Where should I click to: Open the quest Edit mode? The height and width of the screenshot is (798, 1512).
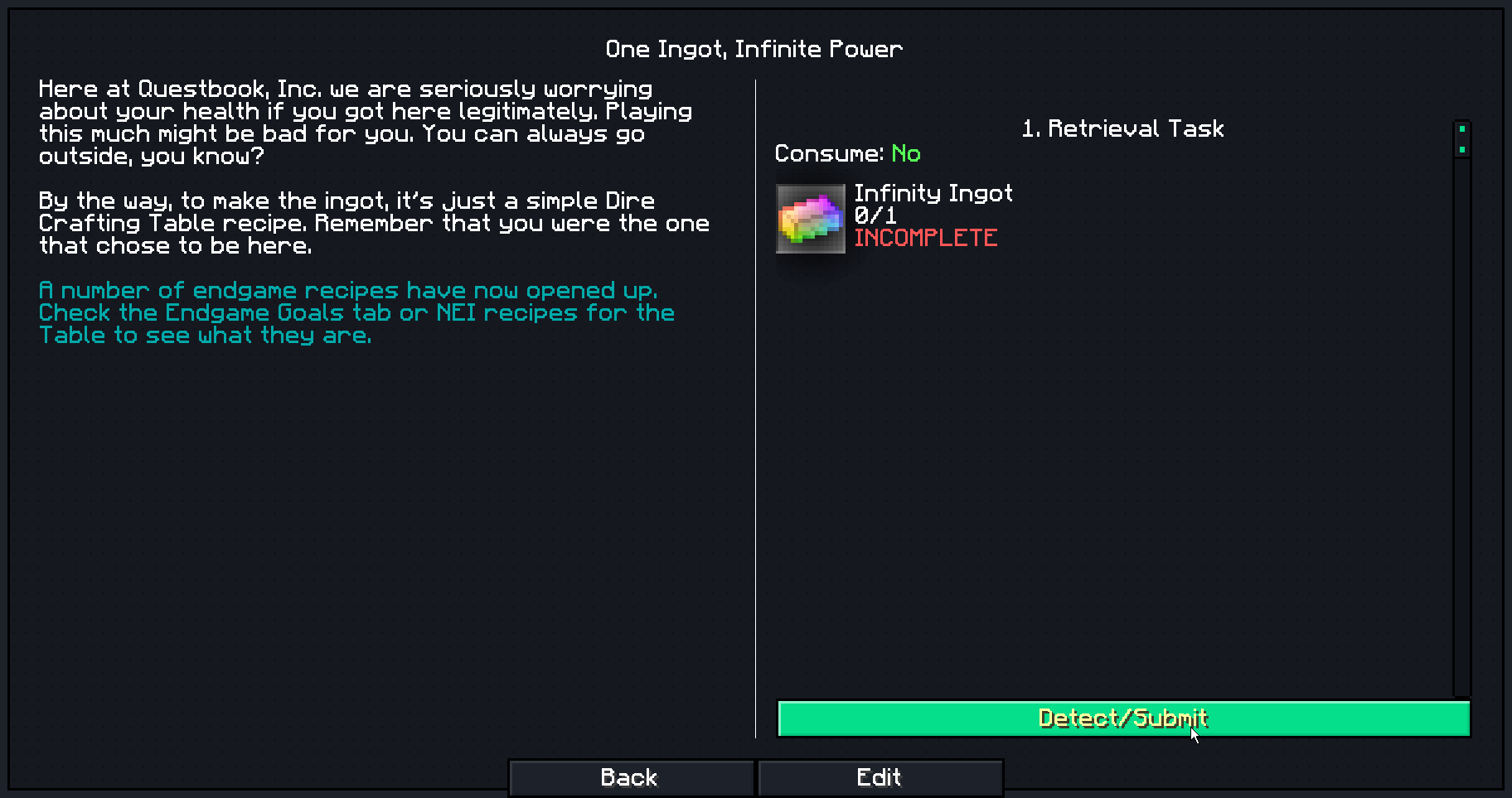pyautogui.click(x=880, y=777)
